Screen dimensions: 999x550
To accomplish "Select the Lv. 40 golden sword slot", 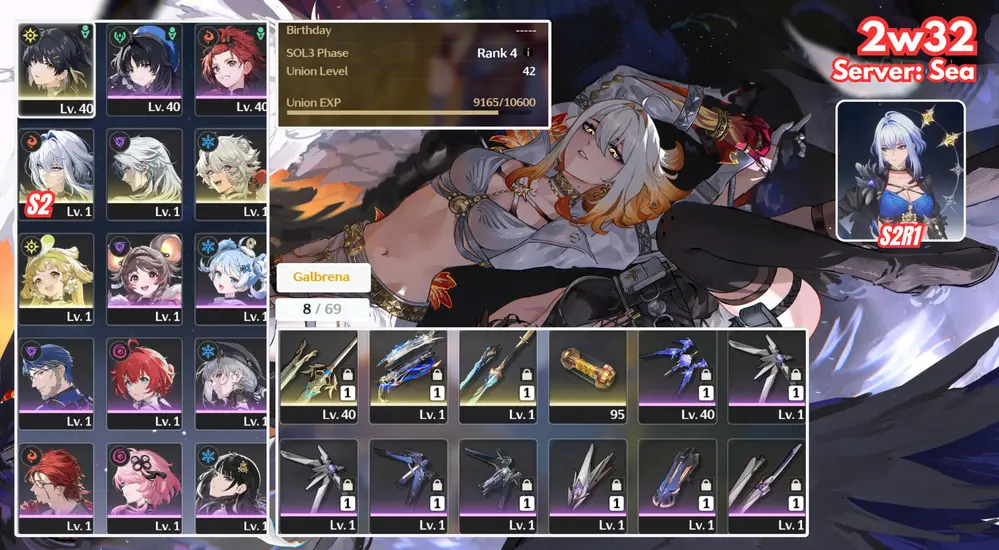I will click(x=318, y=374).
